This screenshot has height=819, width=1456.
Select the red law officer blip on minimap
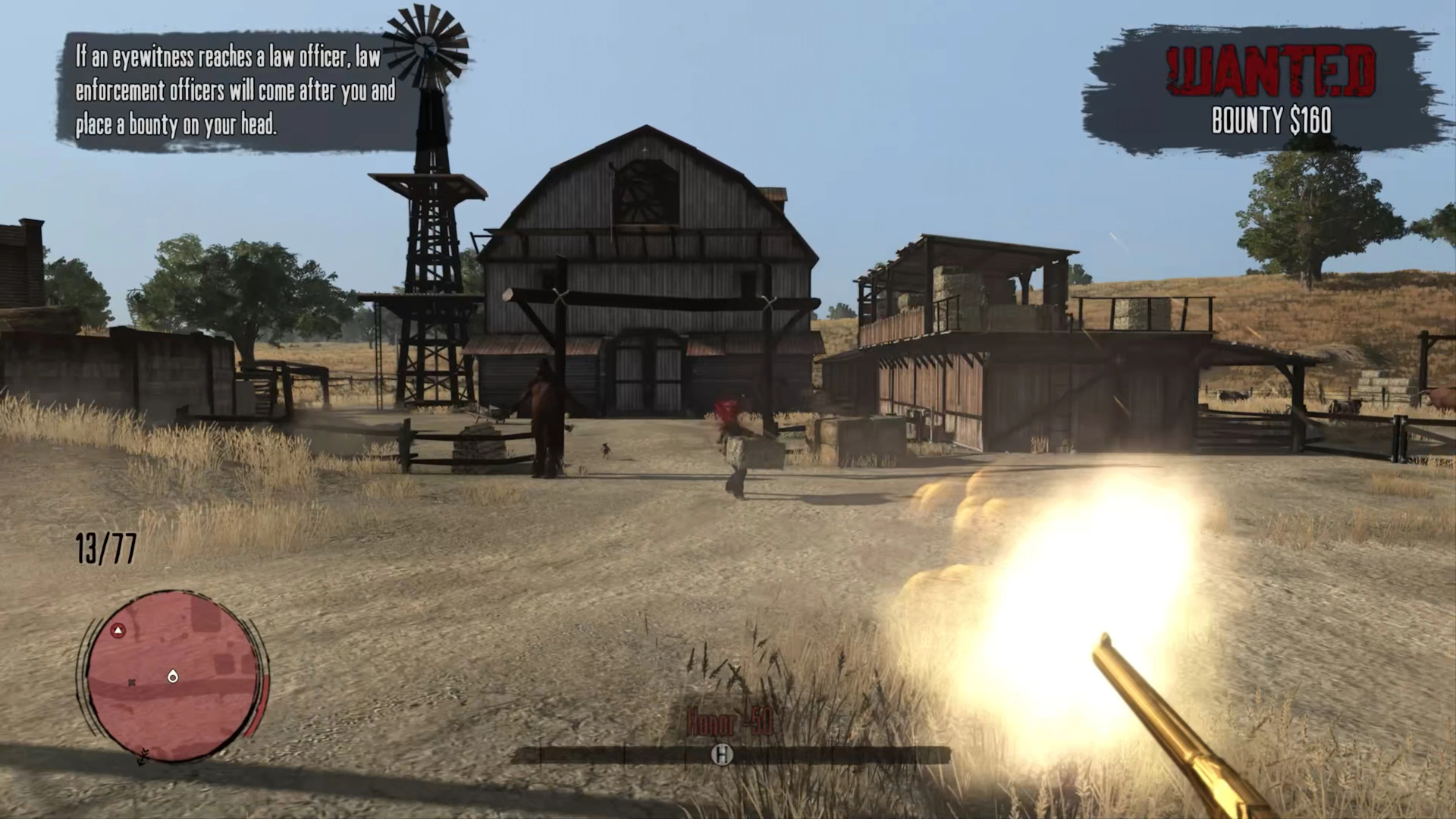(x=118, y=631)
